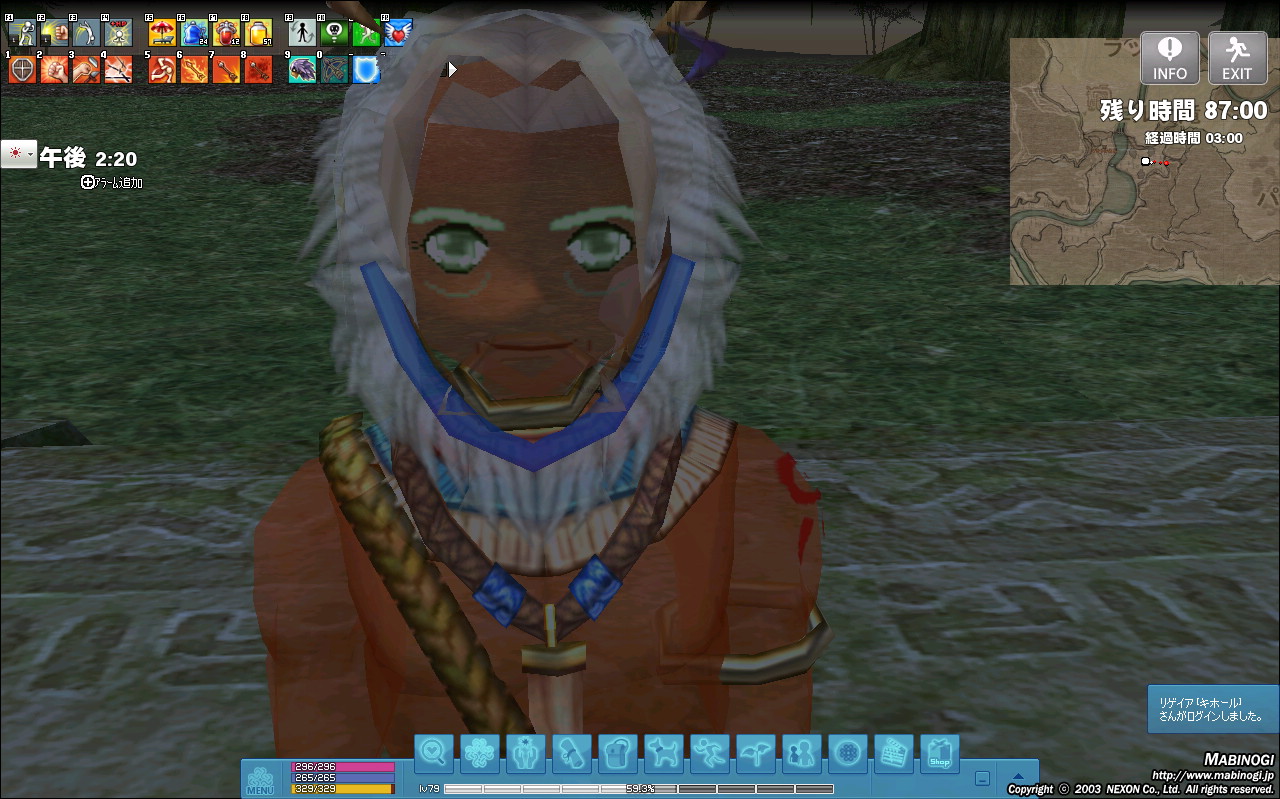This screenshot has height=799, width=1280.
Task: Select the winged heart hotkey icon
Action: tap(398, 33)
